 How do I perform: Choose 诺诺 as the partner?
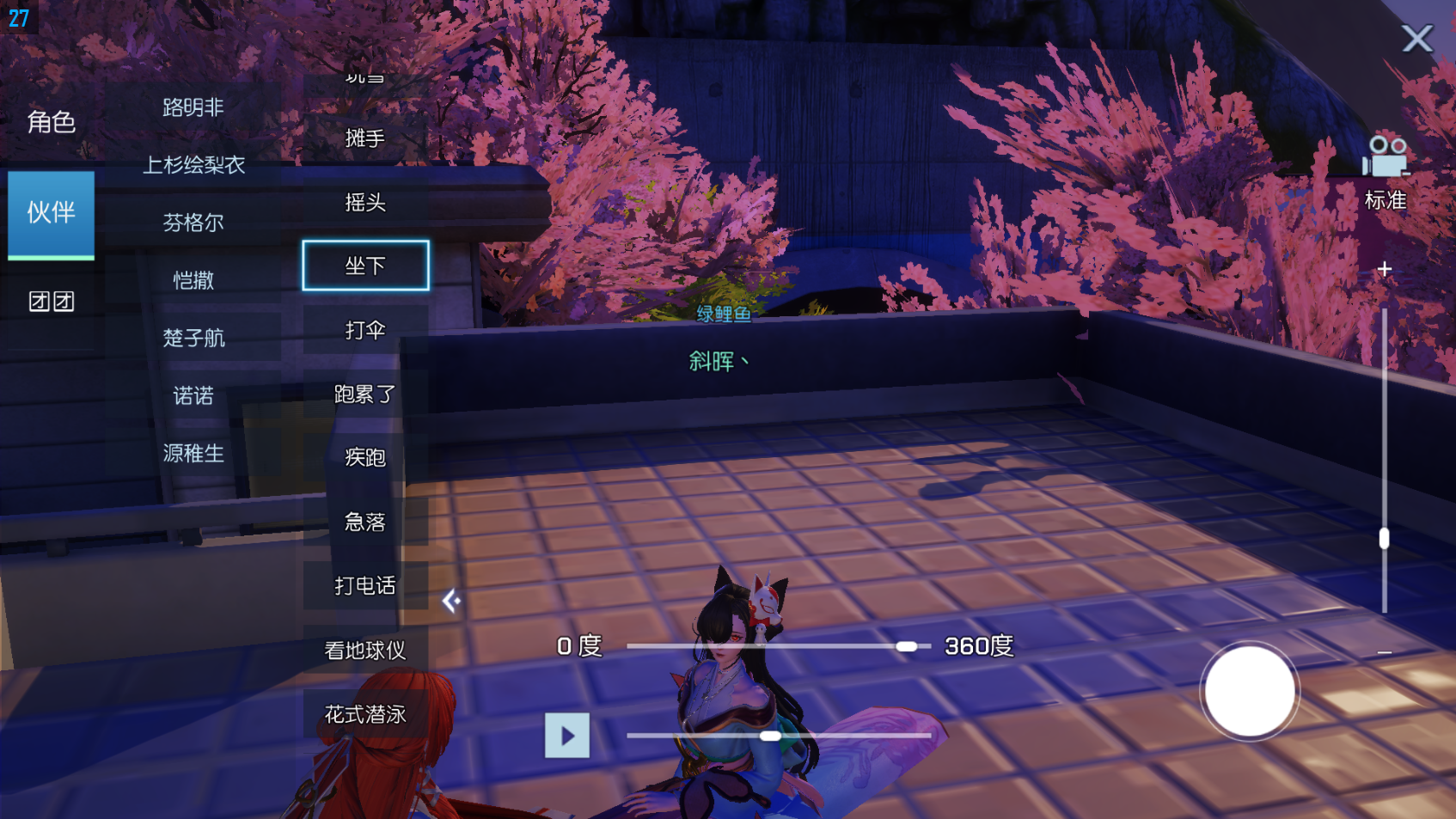coord(193,395)
